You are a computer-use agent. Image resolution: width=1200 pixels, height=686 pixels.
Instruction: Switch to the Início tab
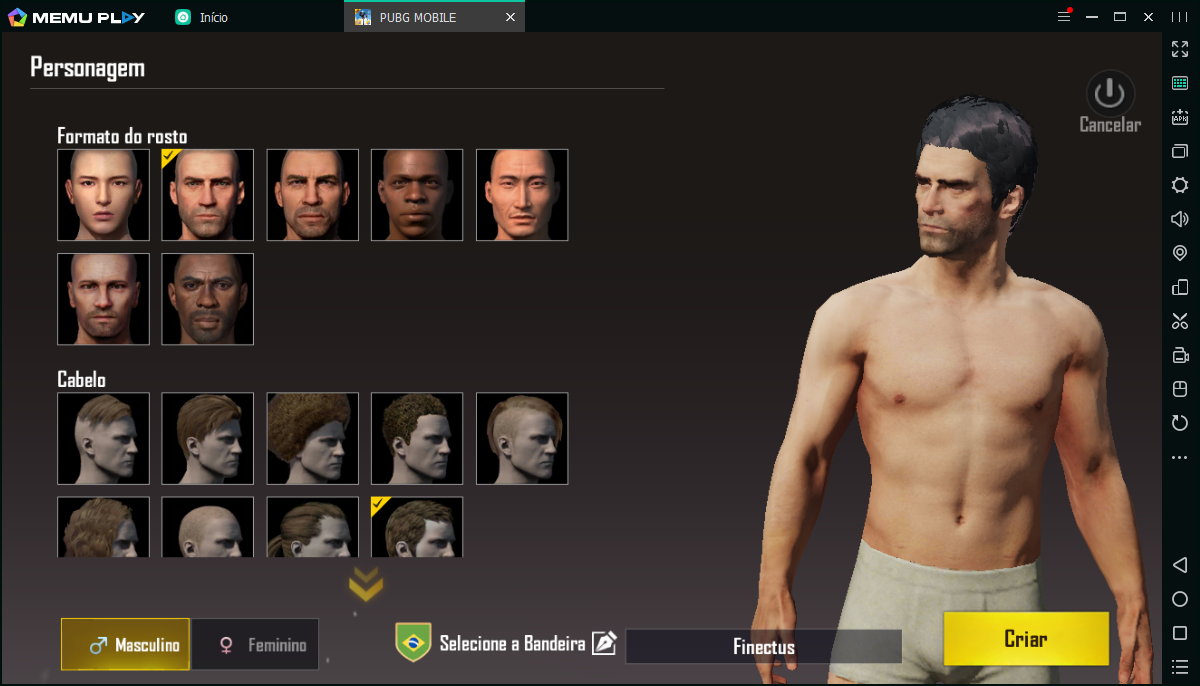(x=212, y=17)
